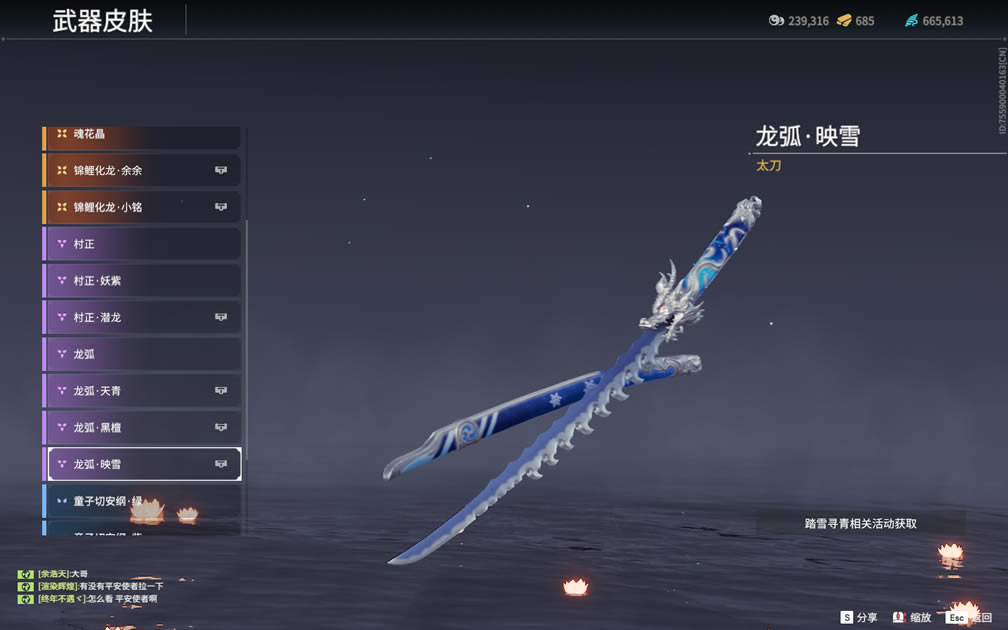Screen dimensions: 1008x630
Task: Choose the 龙弧·天青 skin
Action: pyautogui.click(x=142, y=391)
